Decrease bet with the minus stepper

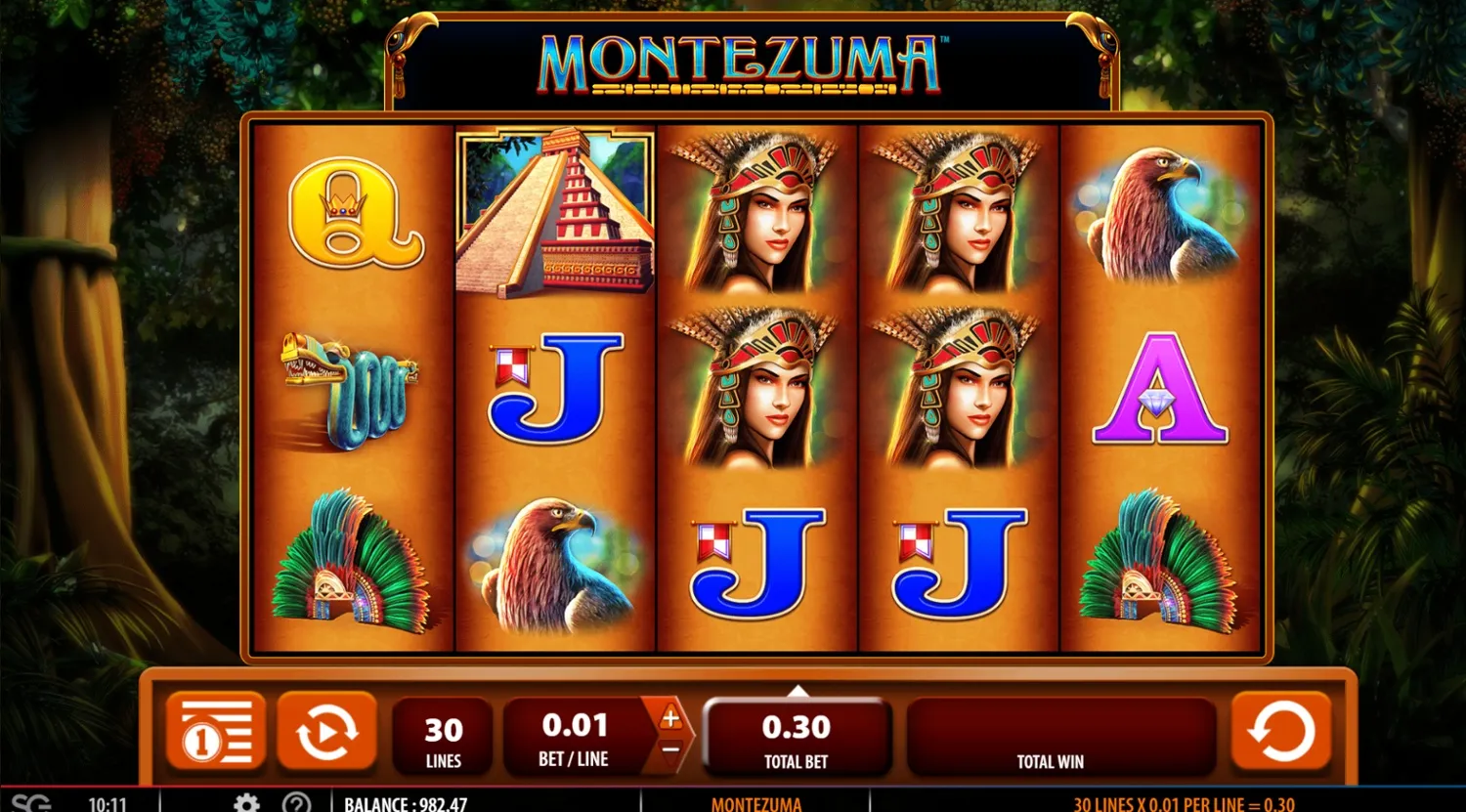click(668, 750)
